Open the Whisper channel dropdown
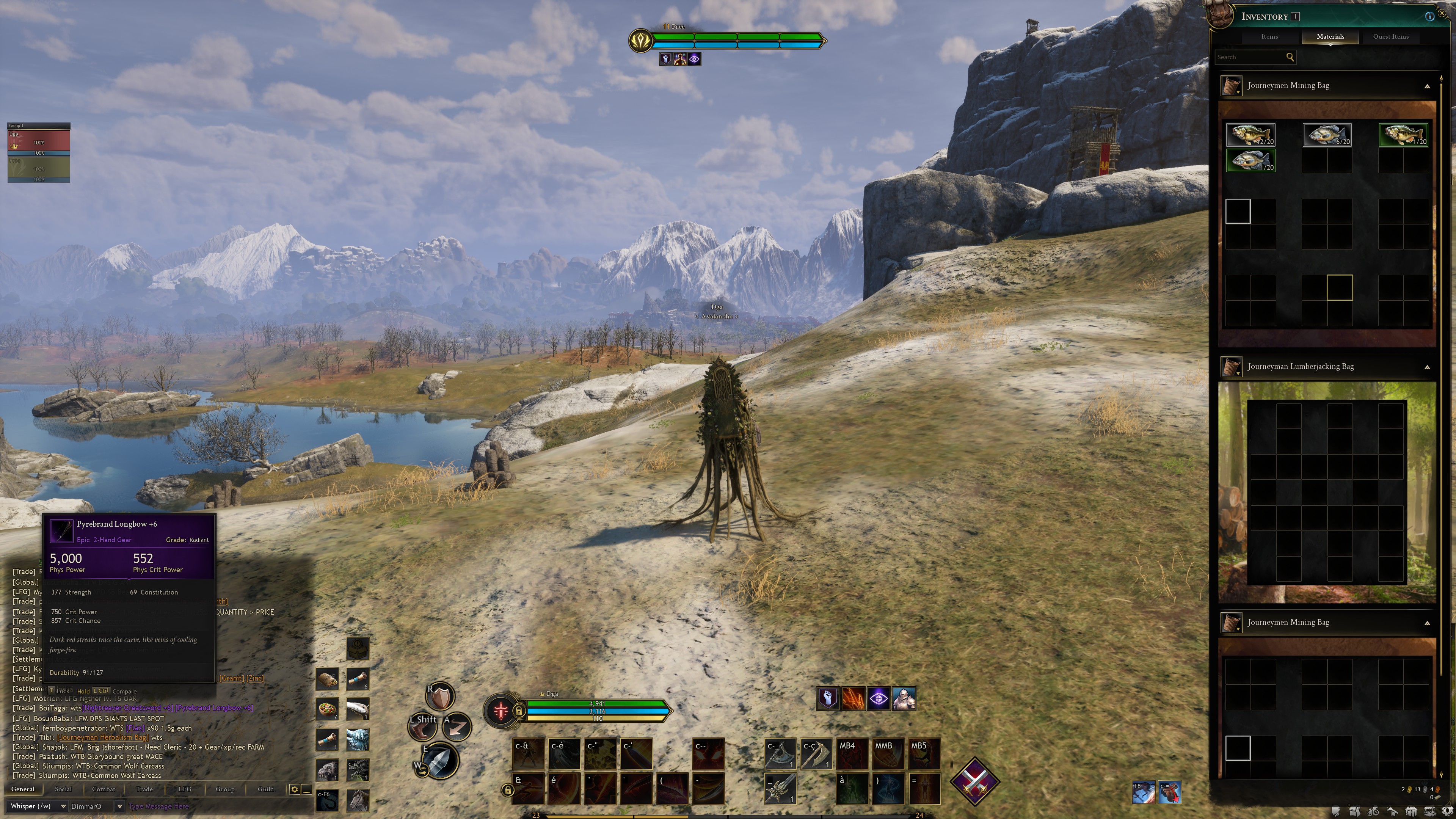This screenshot has width=1456, height=819. (63, 806)
